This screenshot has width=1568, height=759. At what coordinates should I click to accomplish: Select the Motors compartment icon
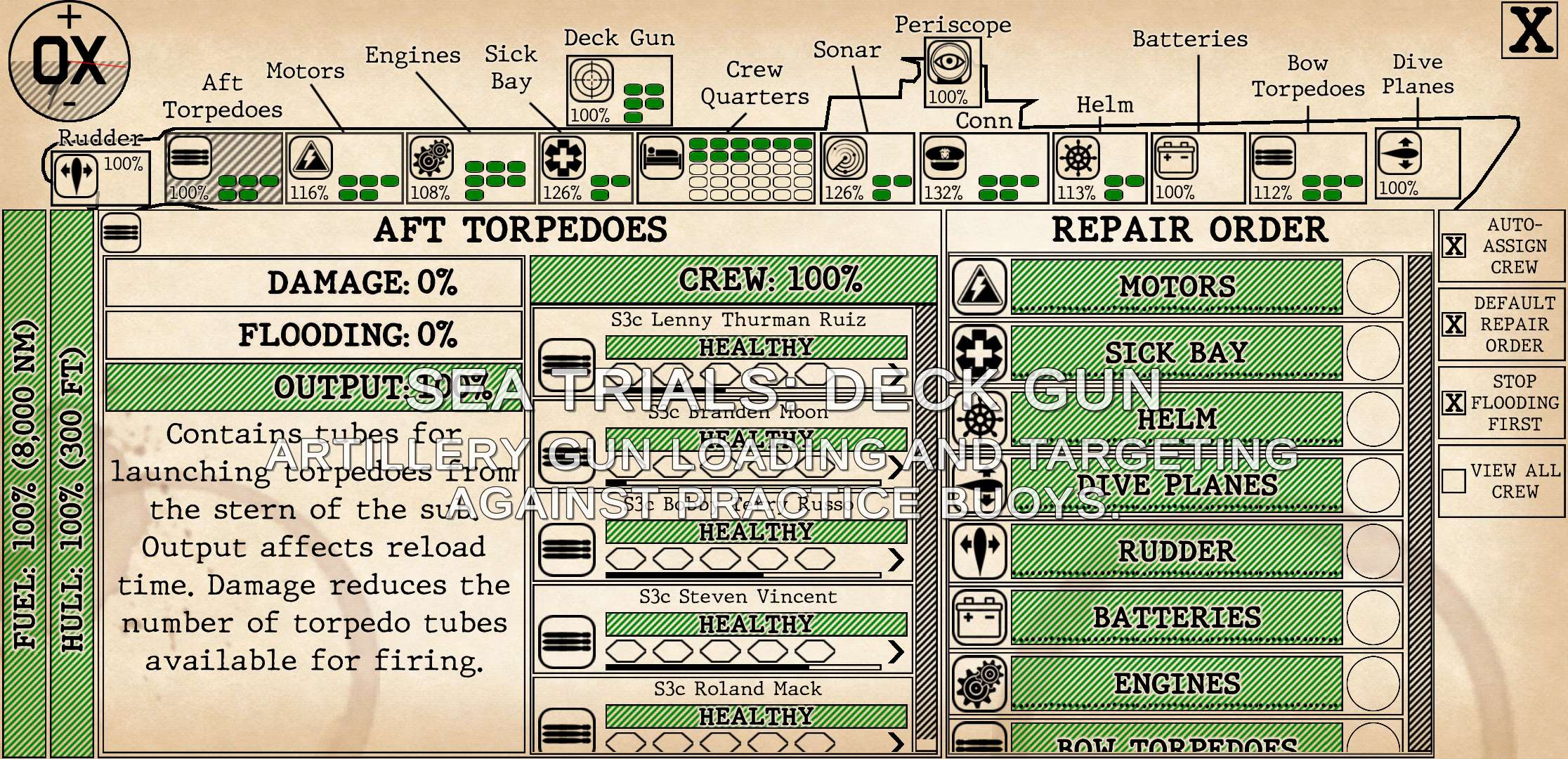click(311, 157)
